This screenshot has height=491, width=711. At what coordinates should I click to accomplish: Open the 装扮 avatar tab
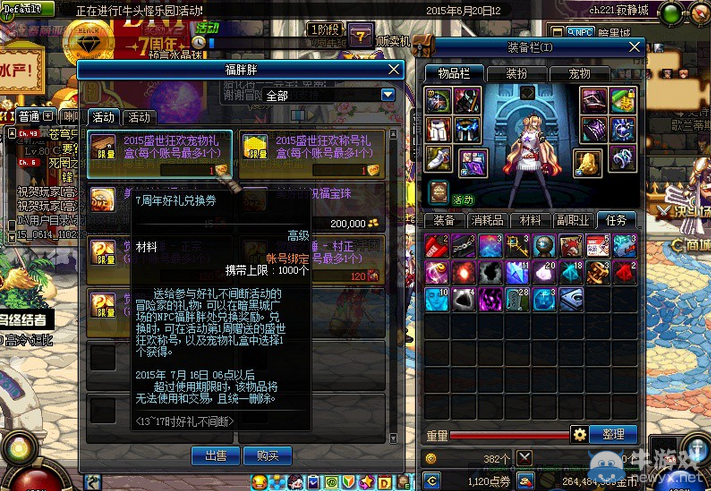[516, 73]
